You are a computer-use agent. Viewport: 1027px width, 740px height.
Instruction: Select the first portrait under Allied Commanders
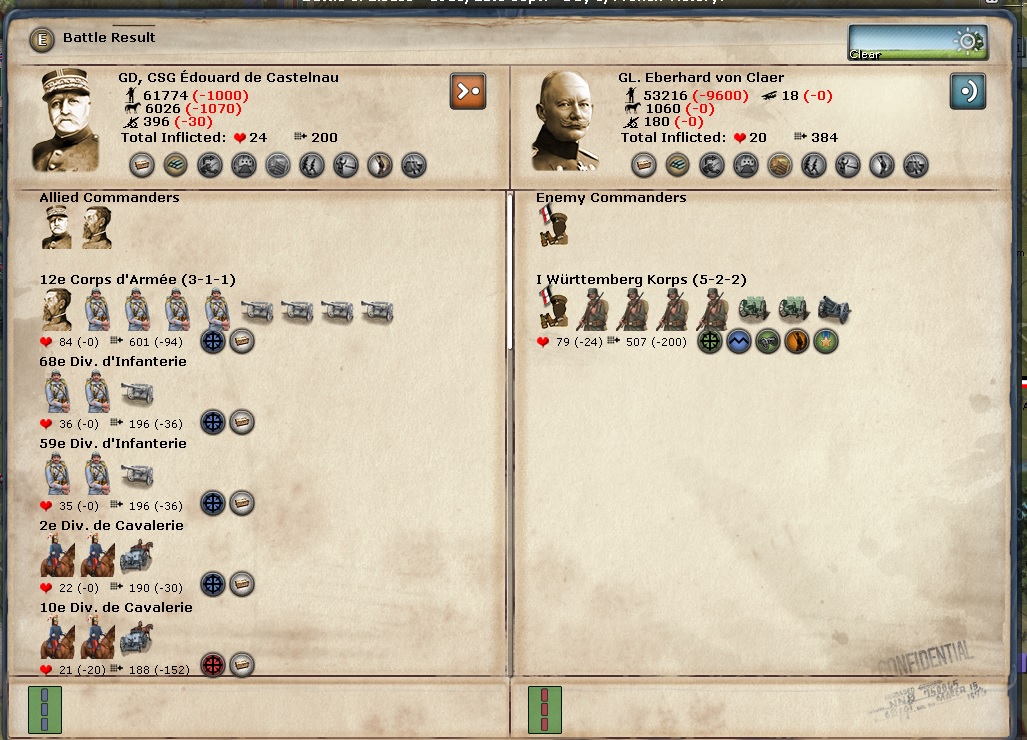(56, 228)
